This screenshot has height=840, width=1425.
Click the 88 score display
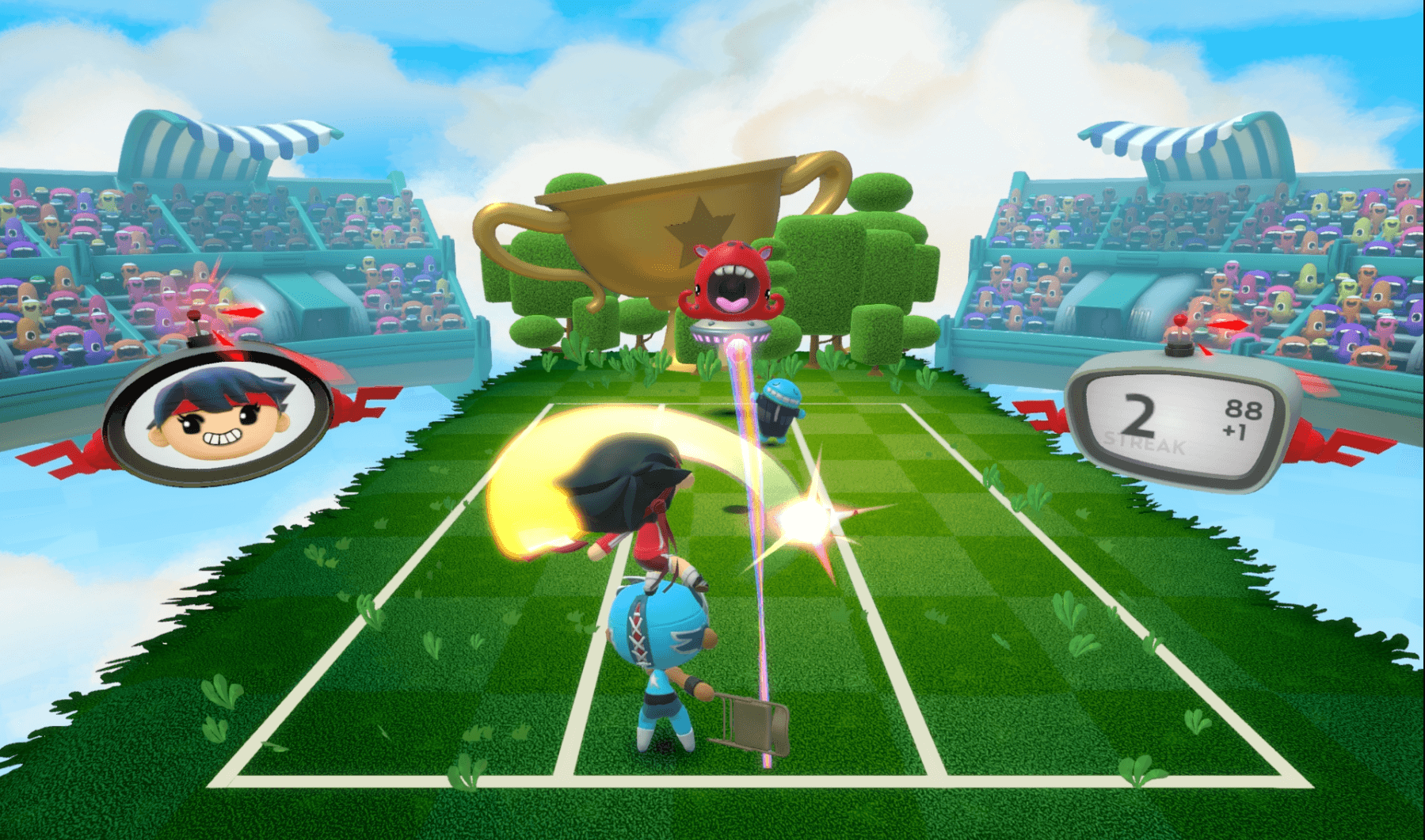point(1244,410)
